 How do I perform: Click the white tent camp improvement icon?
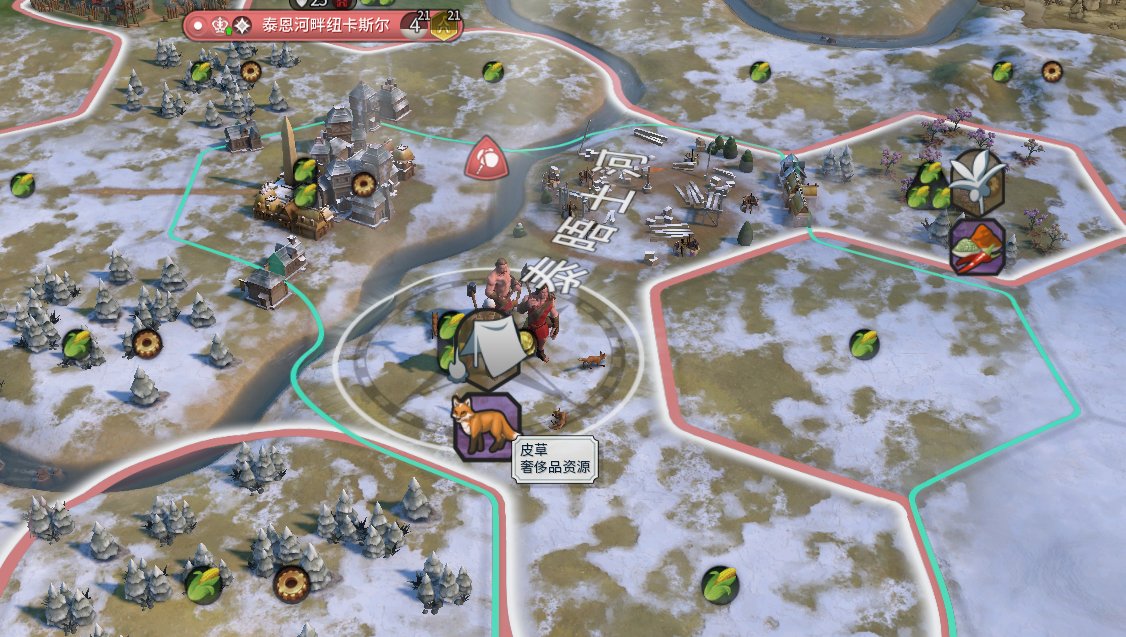coord(488,347)
